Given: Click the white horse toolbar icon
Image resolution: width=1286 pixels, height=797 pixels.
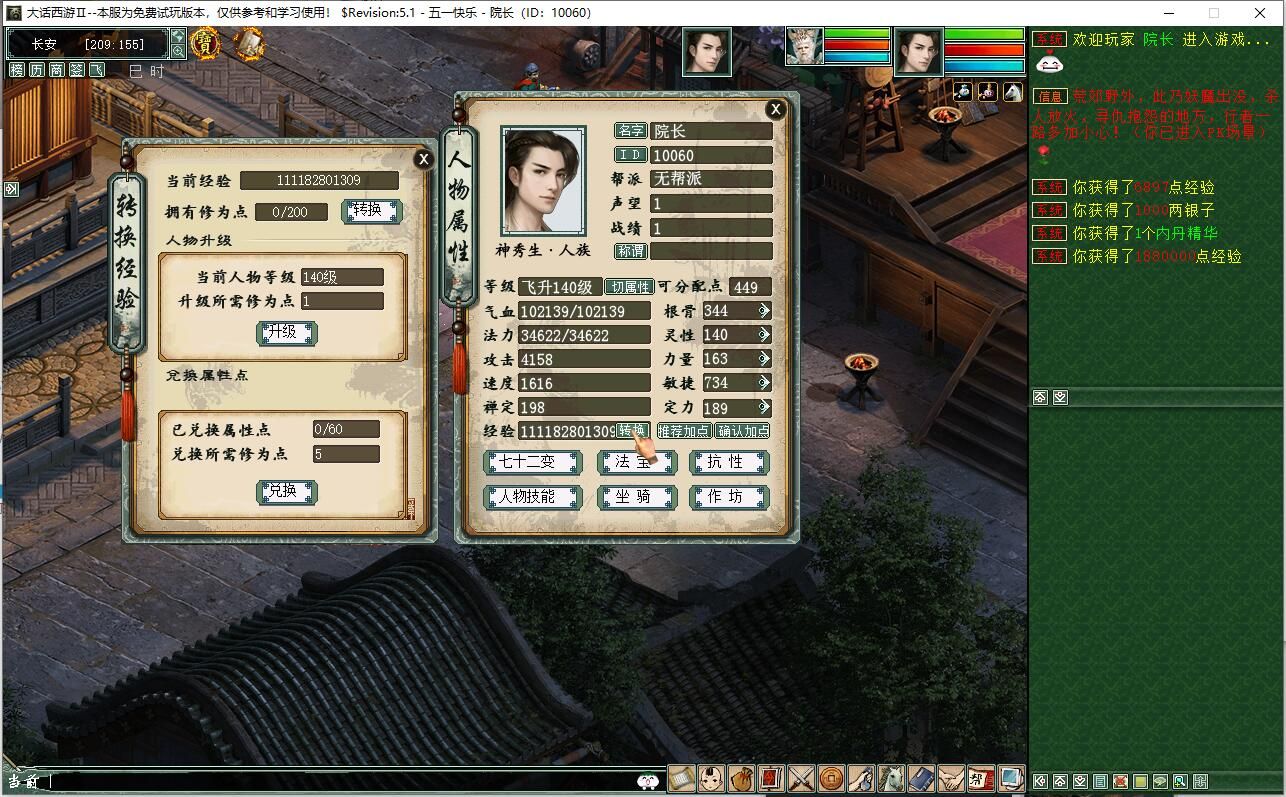Looking at the screenshot, I should [891, 778].
